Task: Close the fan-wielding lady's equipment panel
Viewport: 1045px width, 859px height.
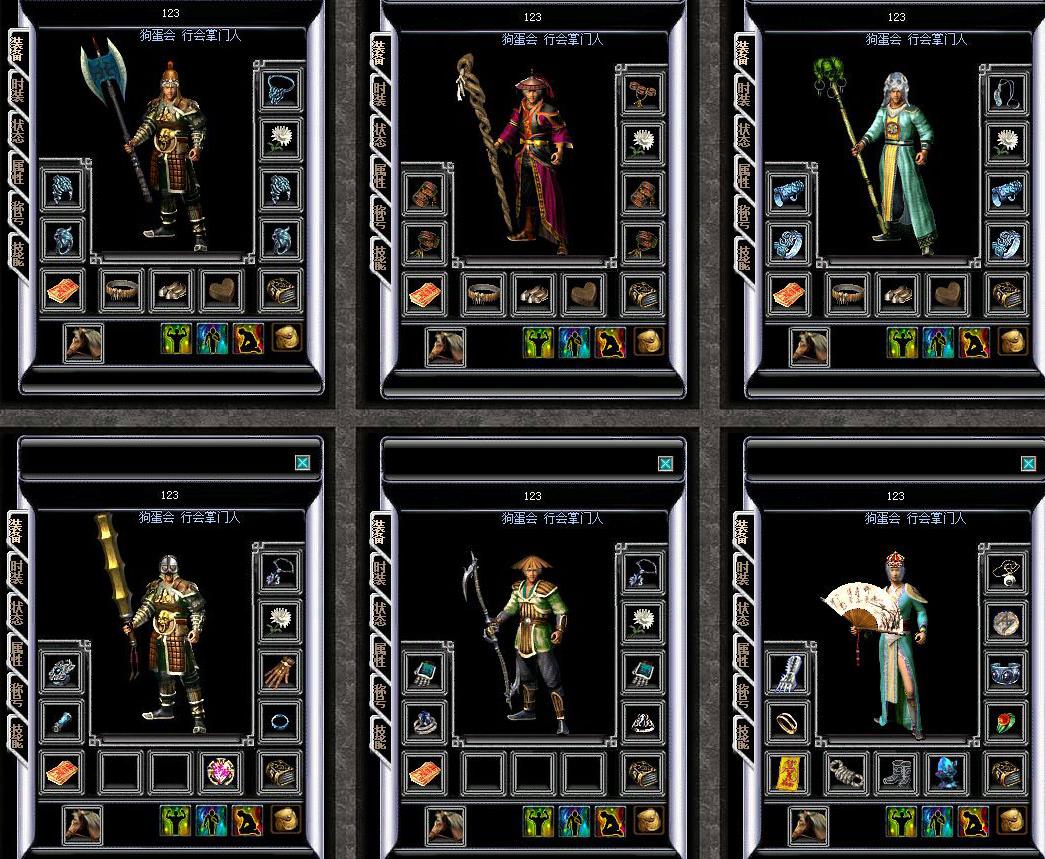Action: click(x=1028, y=463)
